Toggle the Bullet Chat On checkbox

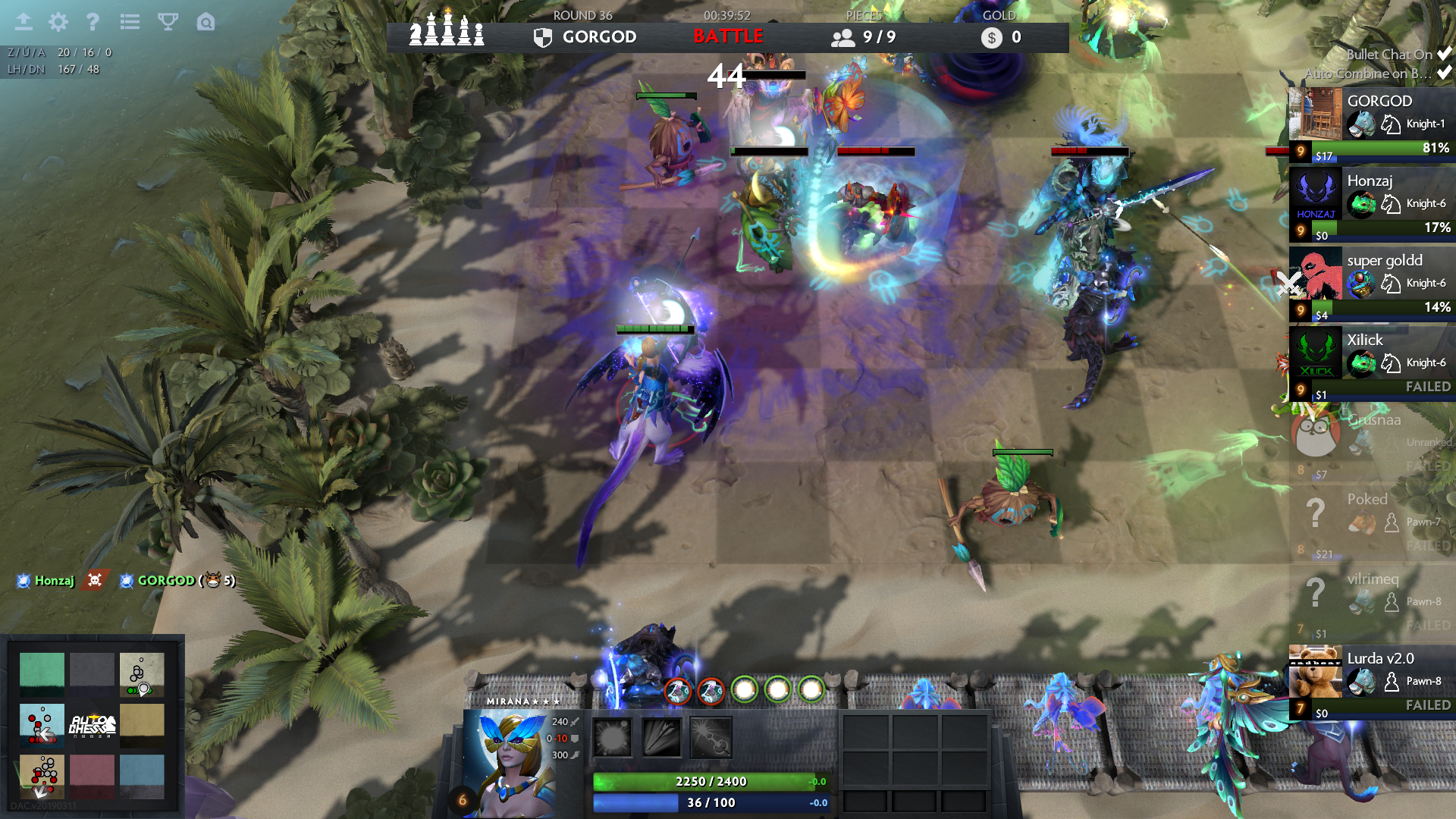(x=1444, y=54)
